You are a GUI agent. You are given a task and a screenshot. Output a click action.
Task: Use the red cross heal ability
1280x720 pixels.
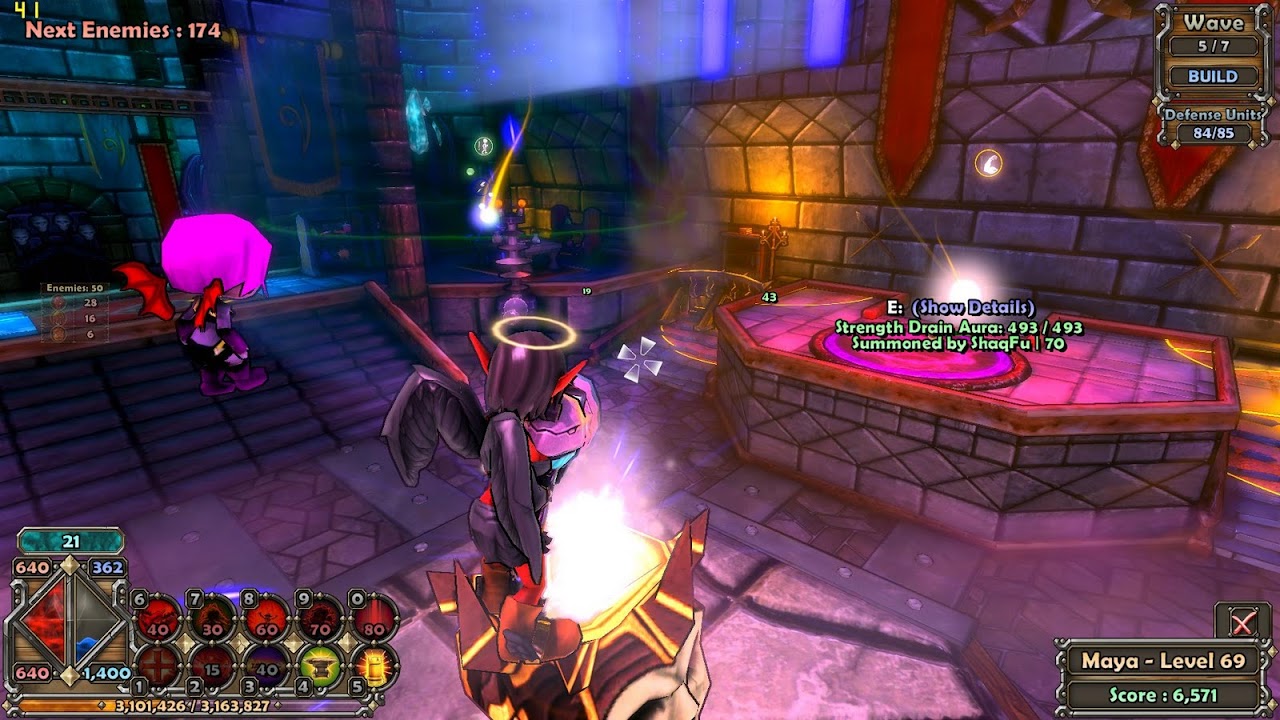coord(157,667)
